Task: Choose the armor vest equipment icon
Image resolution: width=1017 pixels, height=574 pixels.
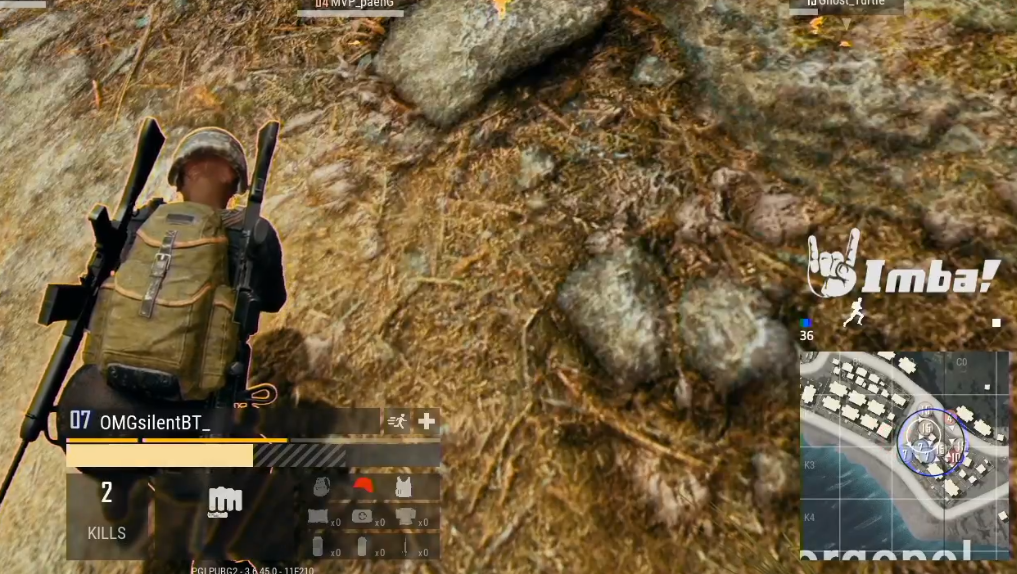Action: (x=404, y=487)
